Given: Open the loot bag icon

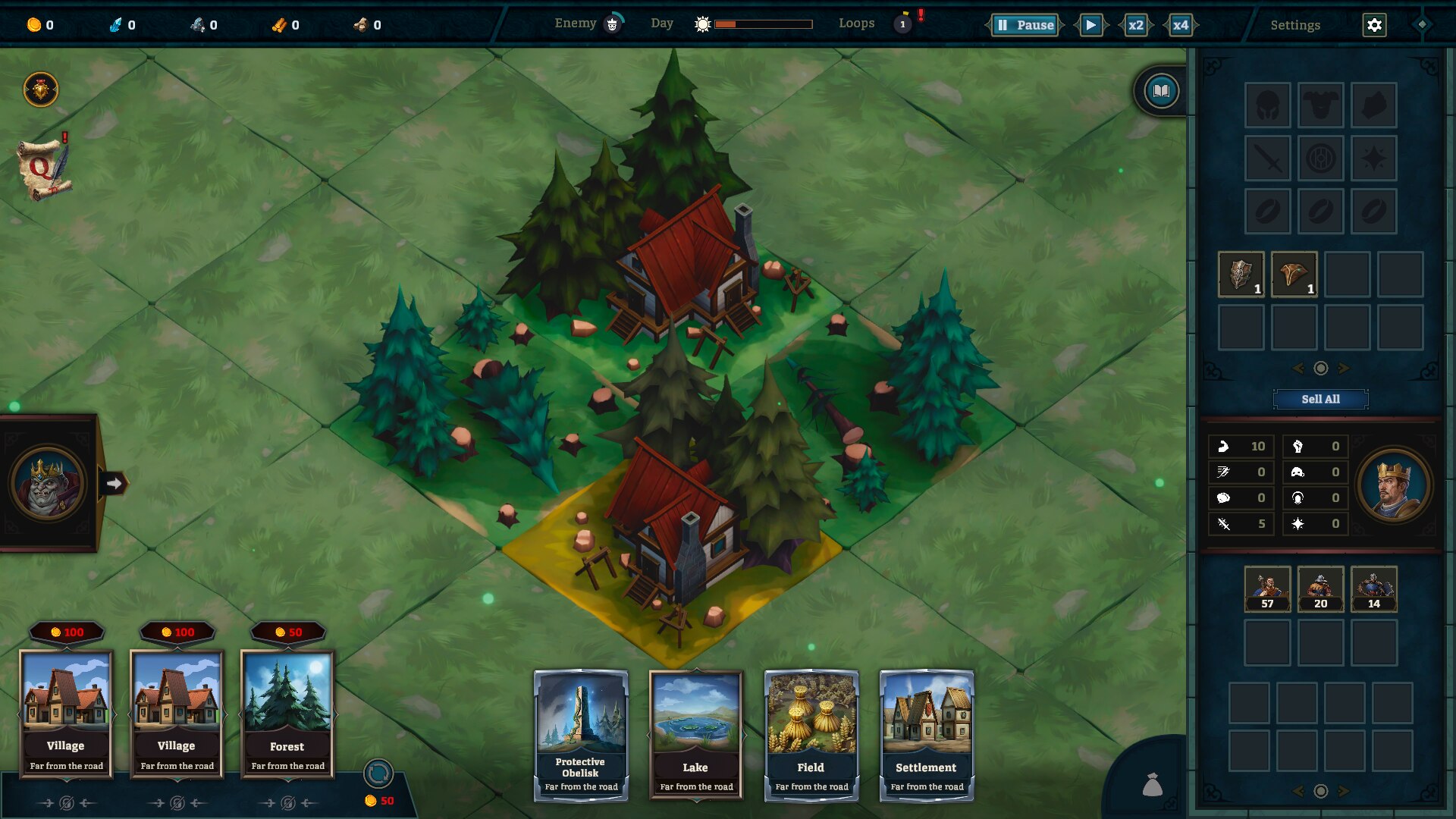Looking at the screenshot, I should point(1152,784).
